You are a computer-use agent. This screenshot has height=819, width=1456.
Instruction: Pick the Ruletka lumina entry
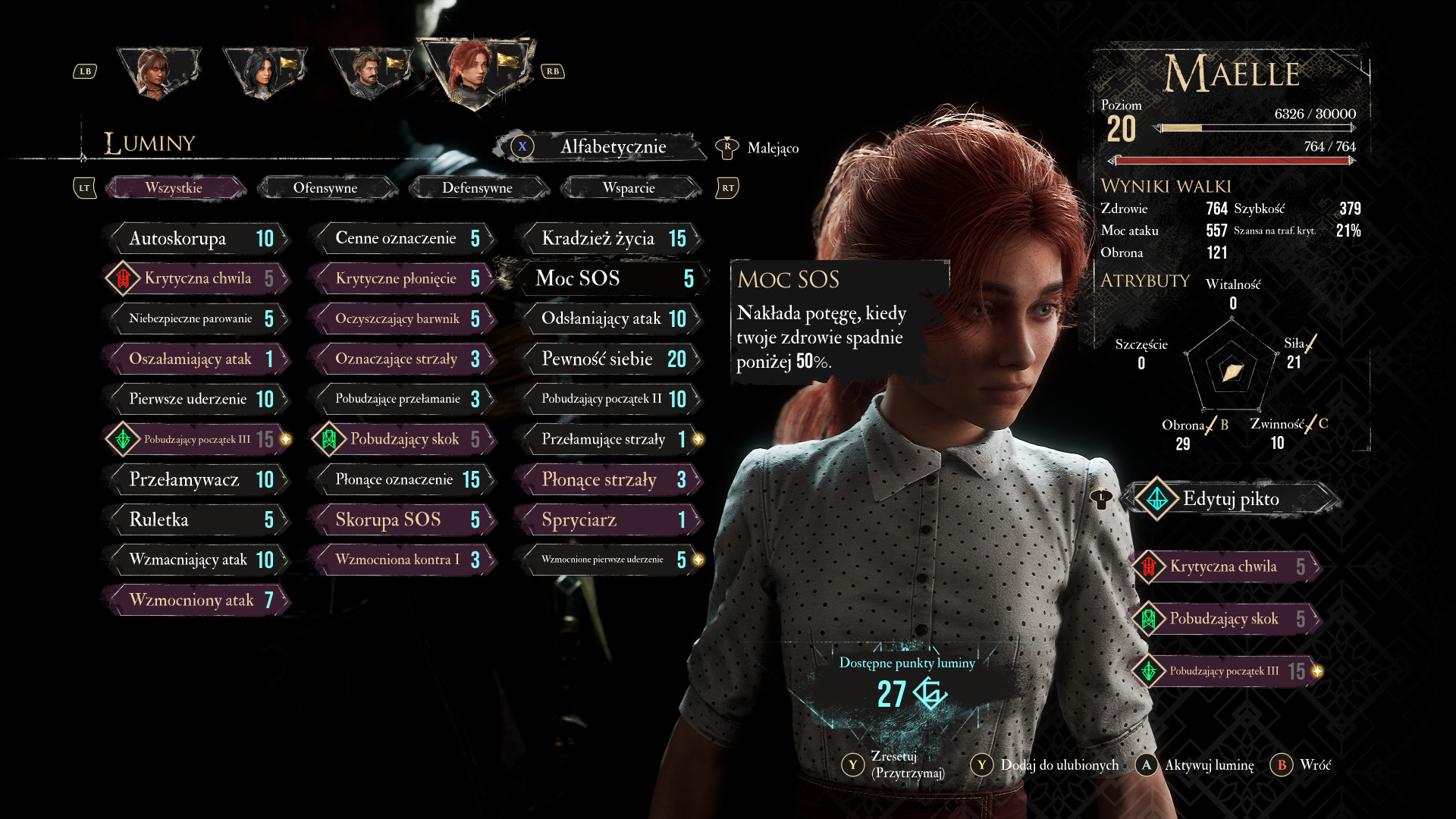tap(197, 519)
